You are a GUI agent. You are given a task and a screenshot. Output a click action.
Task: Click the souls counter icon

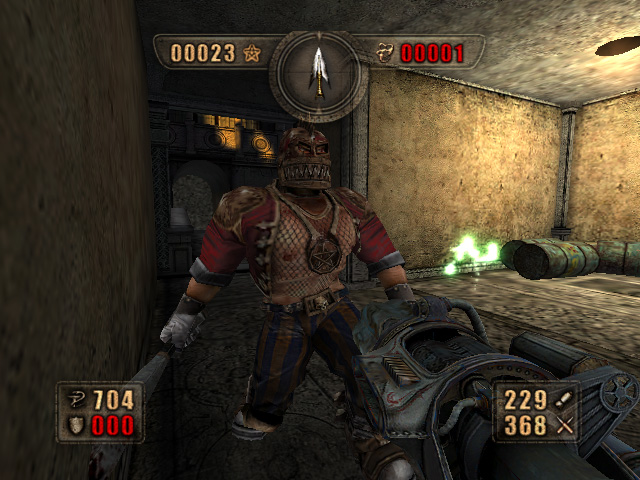385,53
